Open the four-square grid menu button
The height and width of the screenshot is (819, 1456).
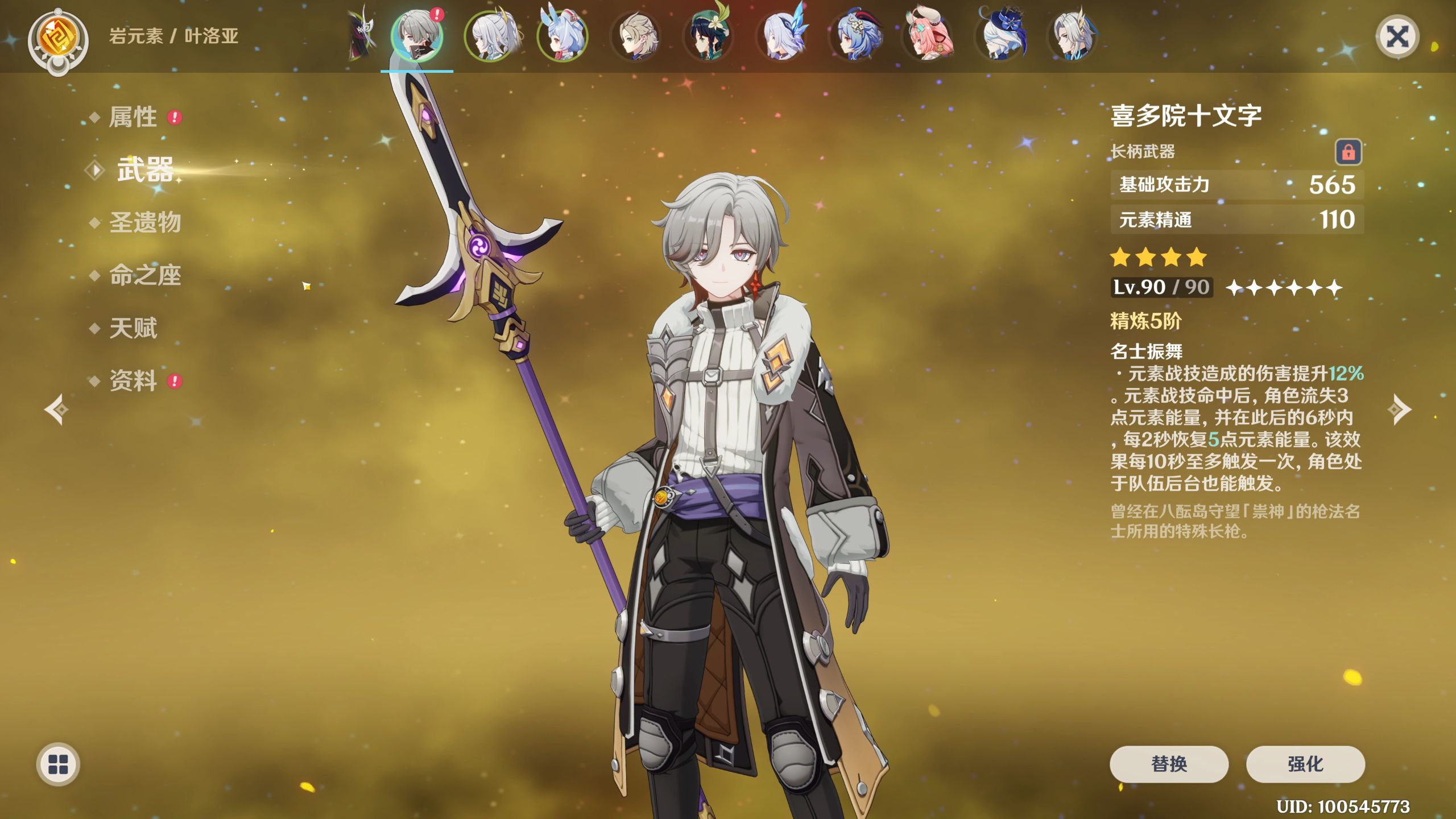58,764
